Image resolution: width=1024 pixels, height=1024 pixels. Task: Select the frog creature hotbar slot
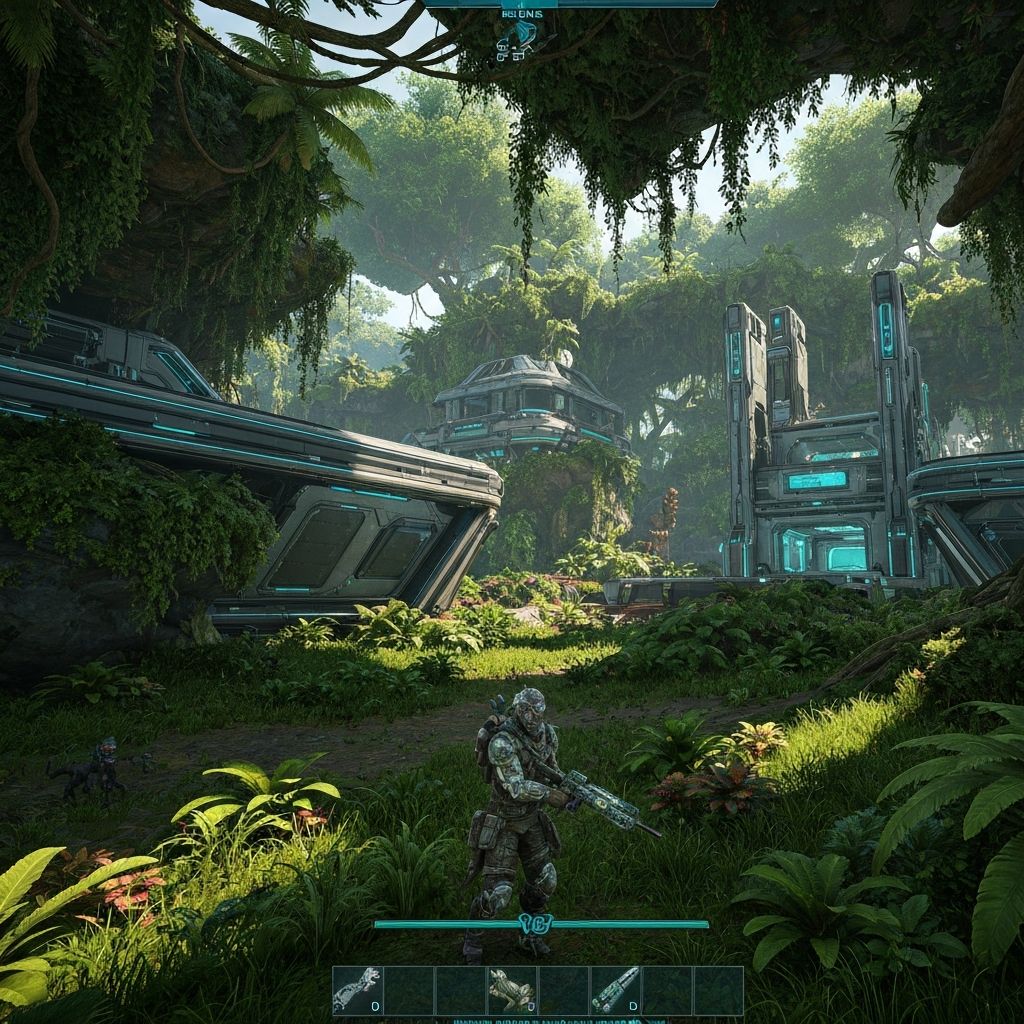[x=512, y=990]
